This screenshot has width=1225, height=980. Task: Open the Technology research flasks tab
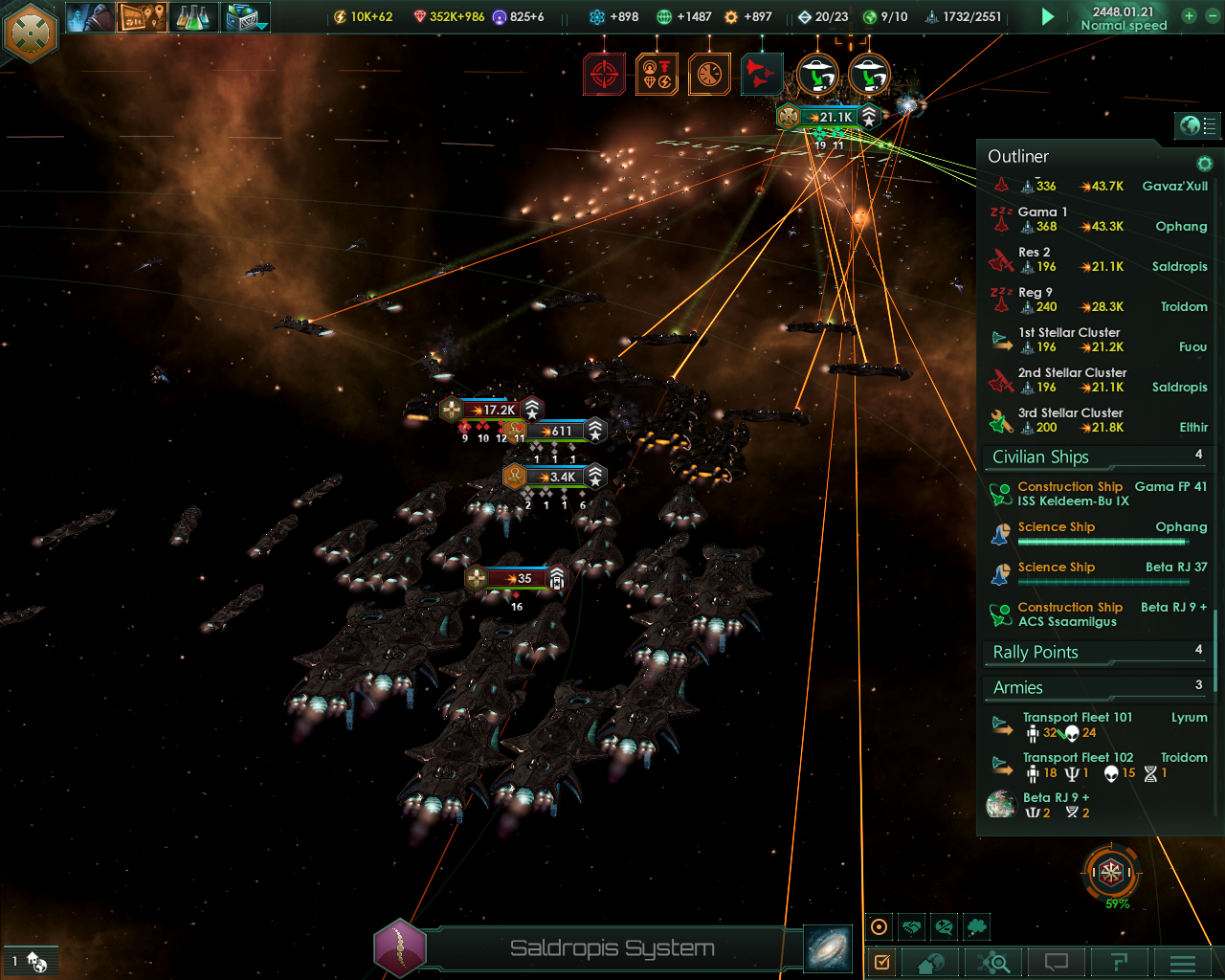coord(193,17)
